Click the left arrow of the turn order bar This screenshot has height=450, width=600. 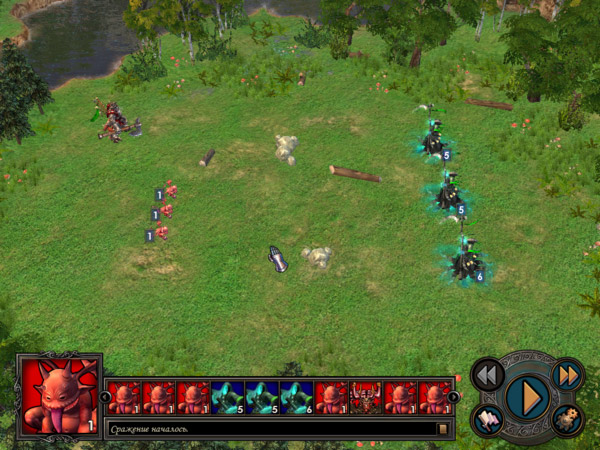click(106, 397)
